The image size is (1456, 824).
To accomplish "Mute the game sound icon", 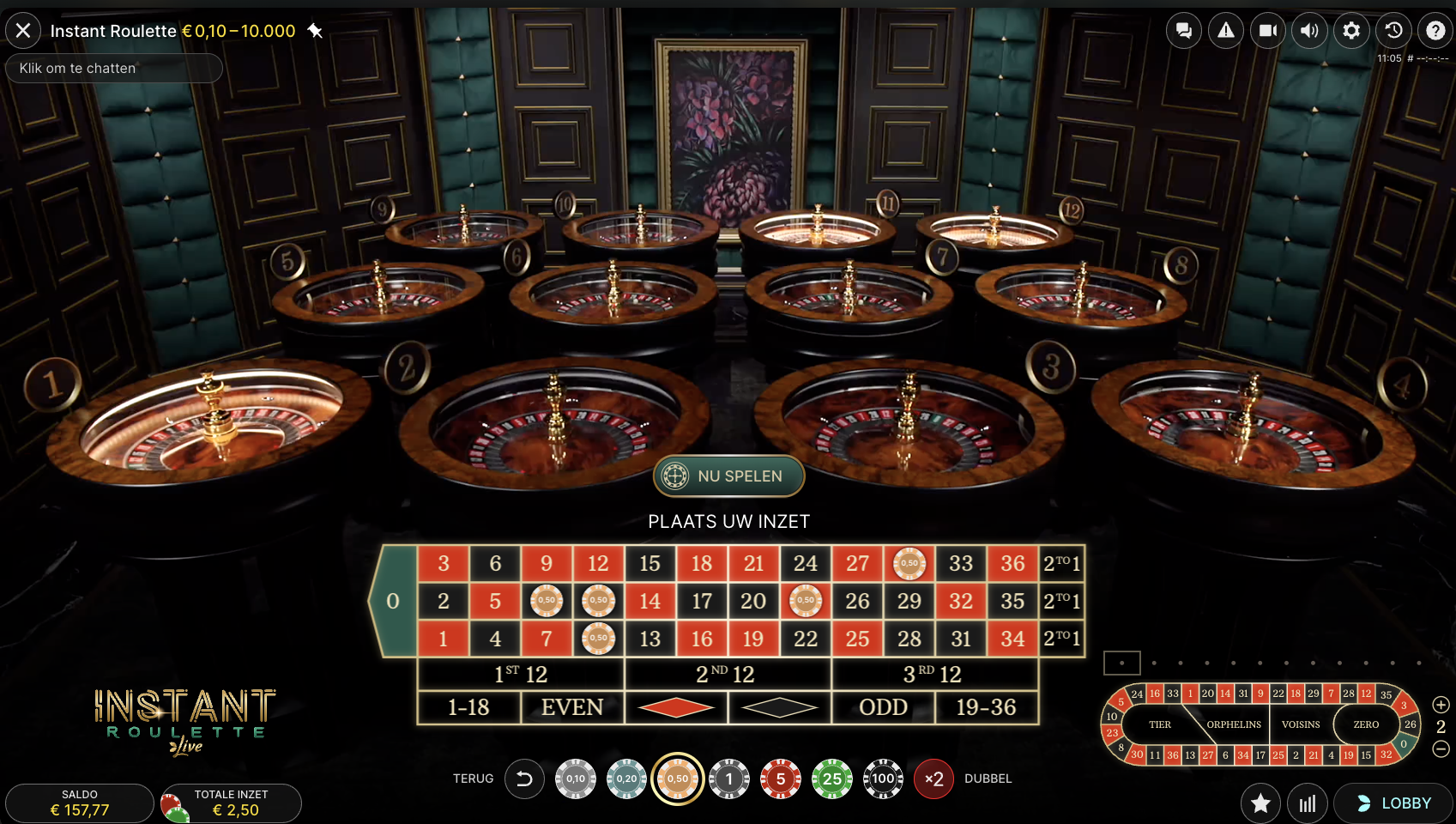I will pos(1309,30).
